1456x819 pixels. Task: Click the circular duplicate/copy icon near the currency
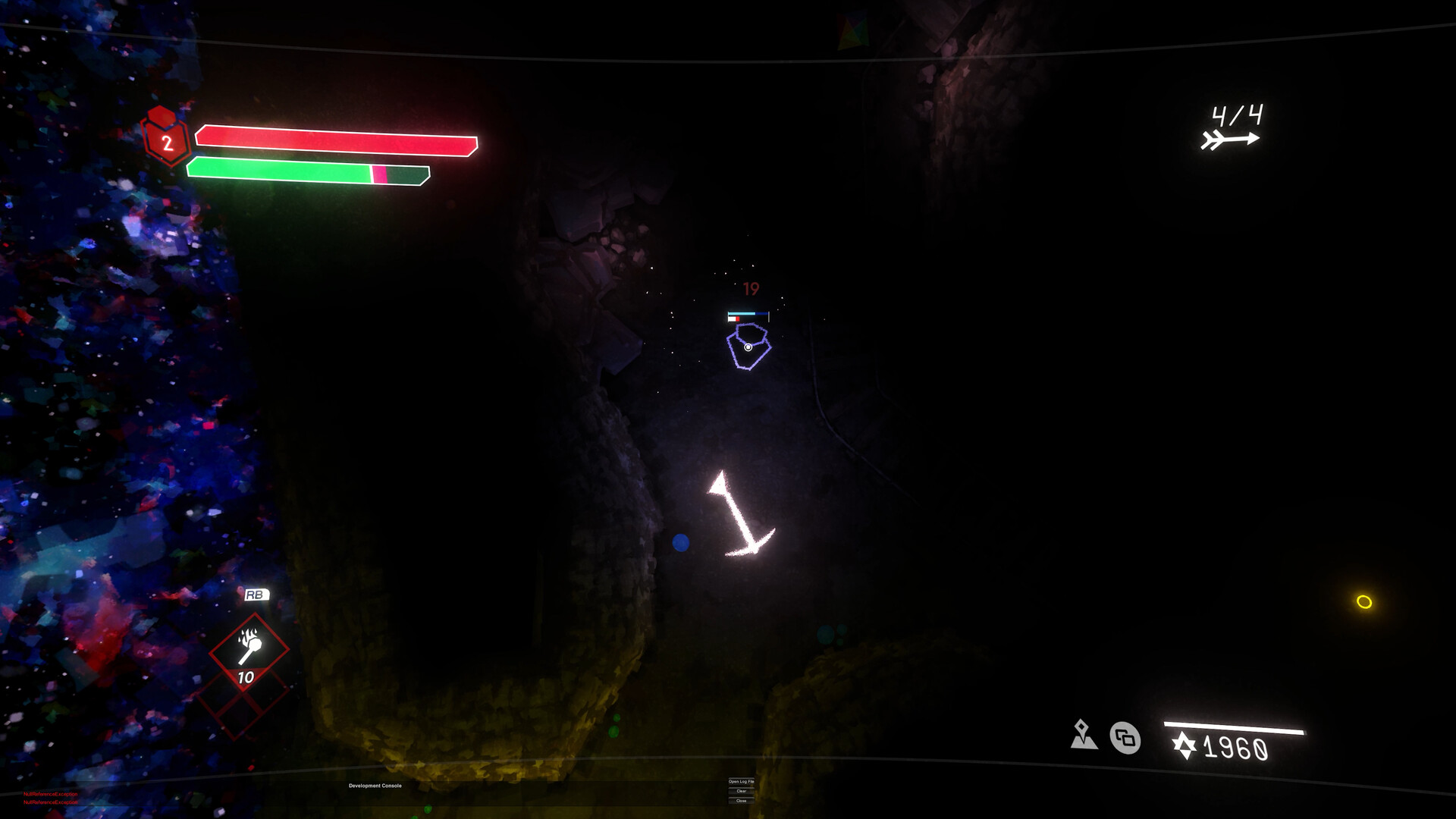point(1125,738)
